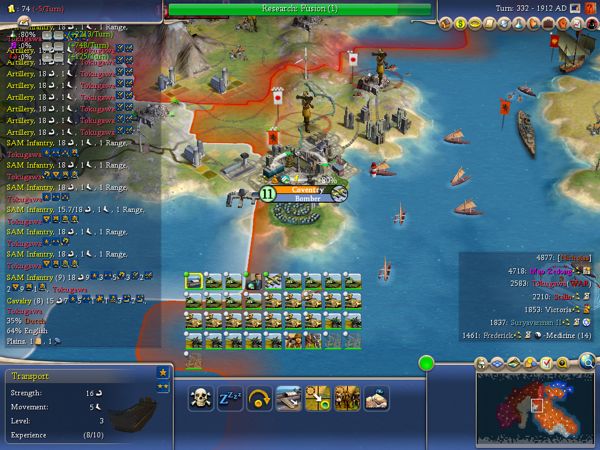Select the highlighted transport unit in stack
This screenshot has width=600, height=450.
pyautogui.click(x=193, y=281)
